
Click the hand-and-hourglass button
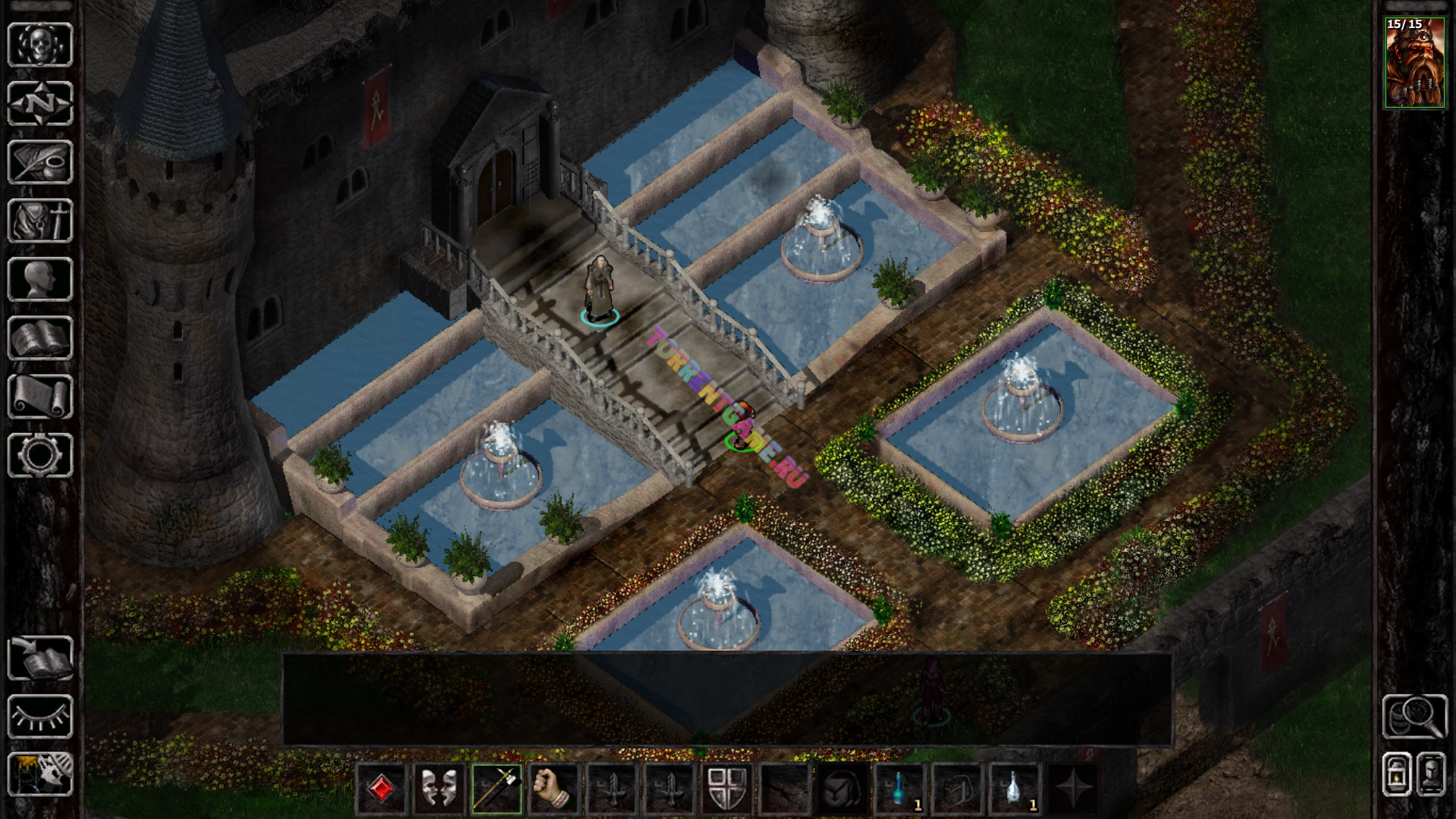tap(40, 773)
